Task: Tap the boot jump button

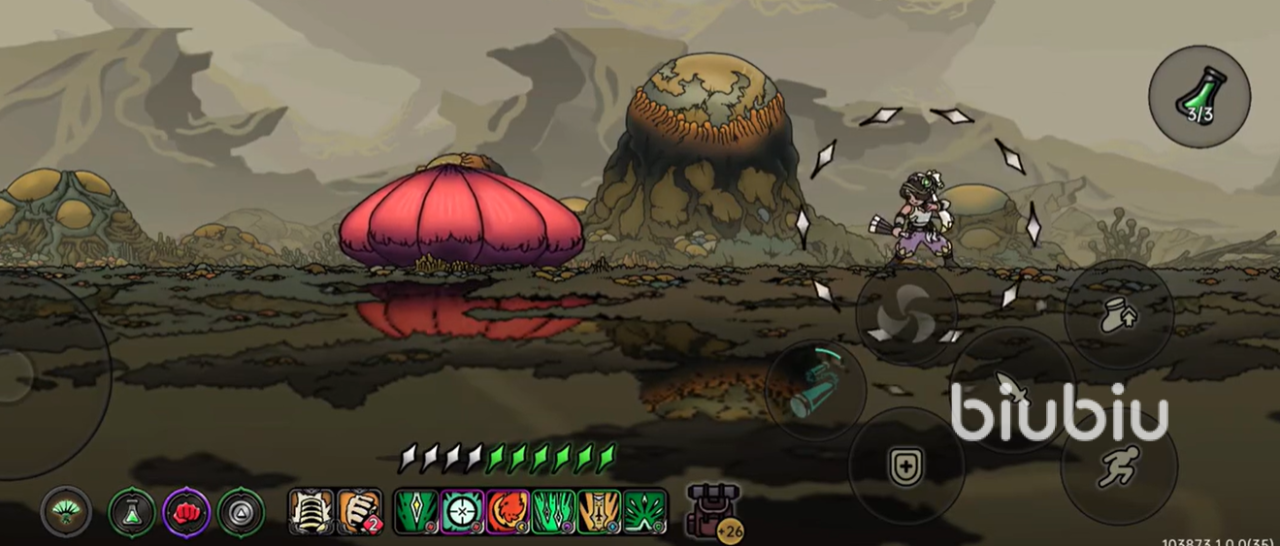Action: [1117, 314]
